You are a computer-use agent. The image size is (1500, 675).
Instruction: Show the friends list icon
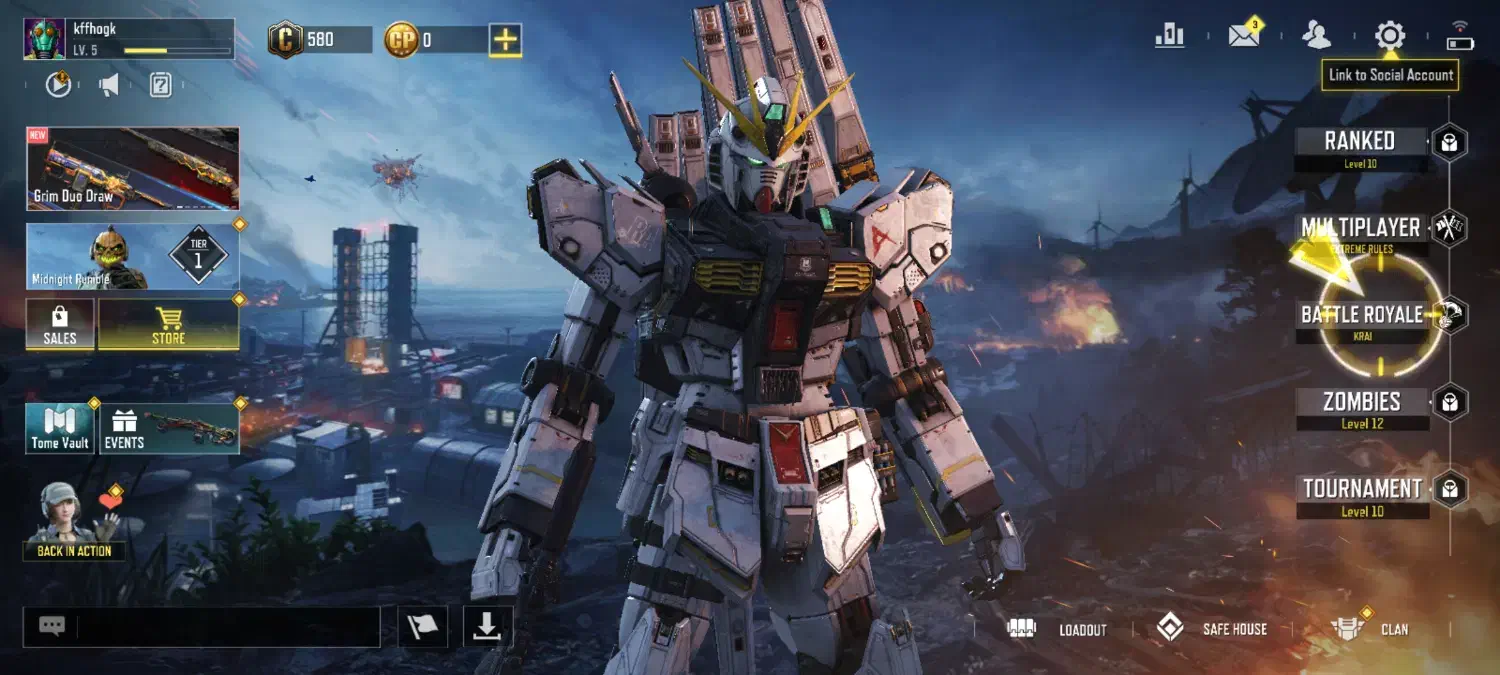(1316, 36)
